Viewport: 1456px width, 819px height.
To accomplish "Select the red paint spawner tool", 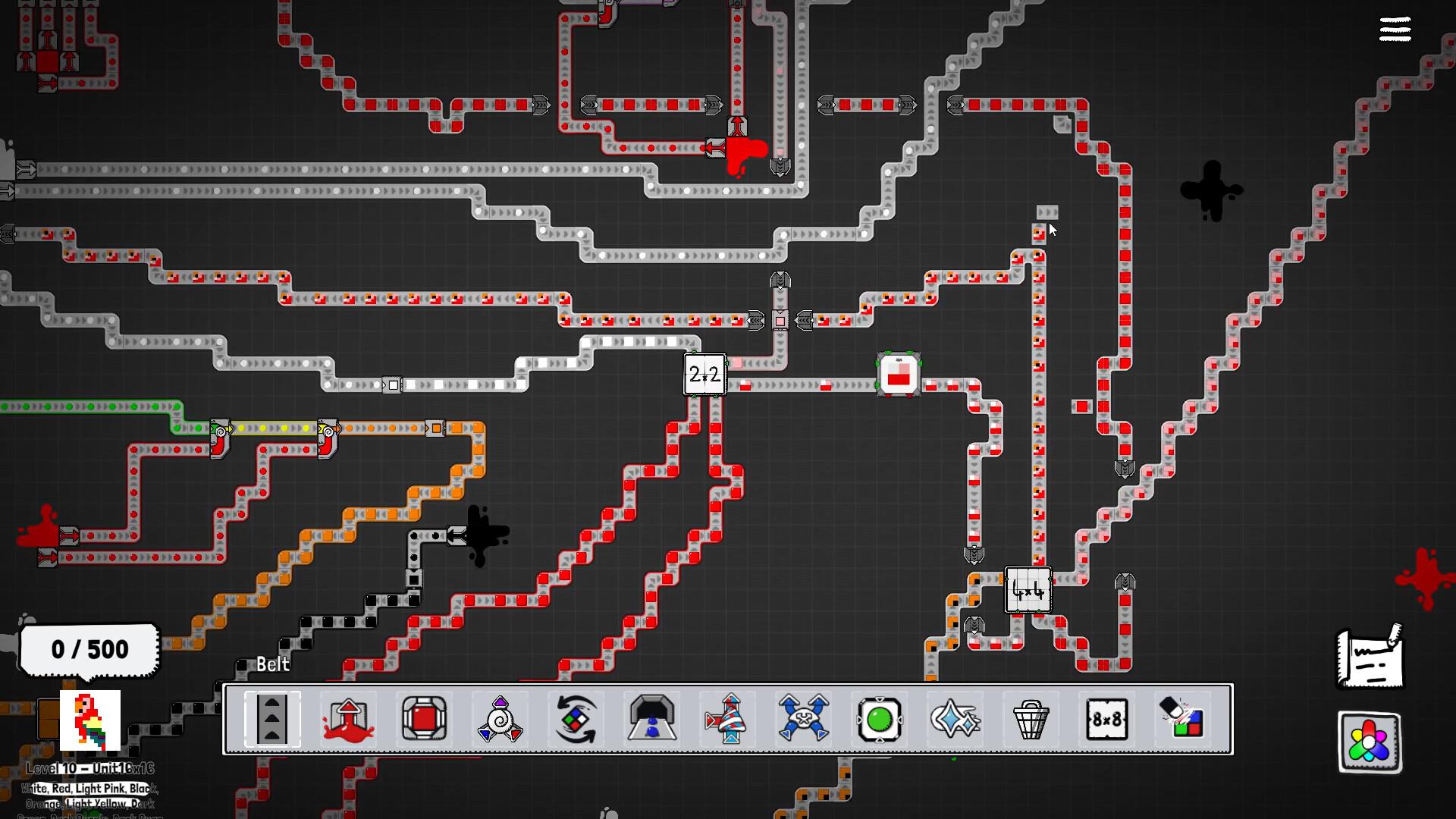I will click(348, 720).
